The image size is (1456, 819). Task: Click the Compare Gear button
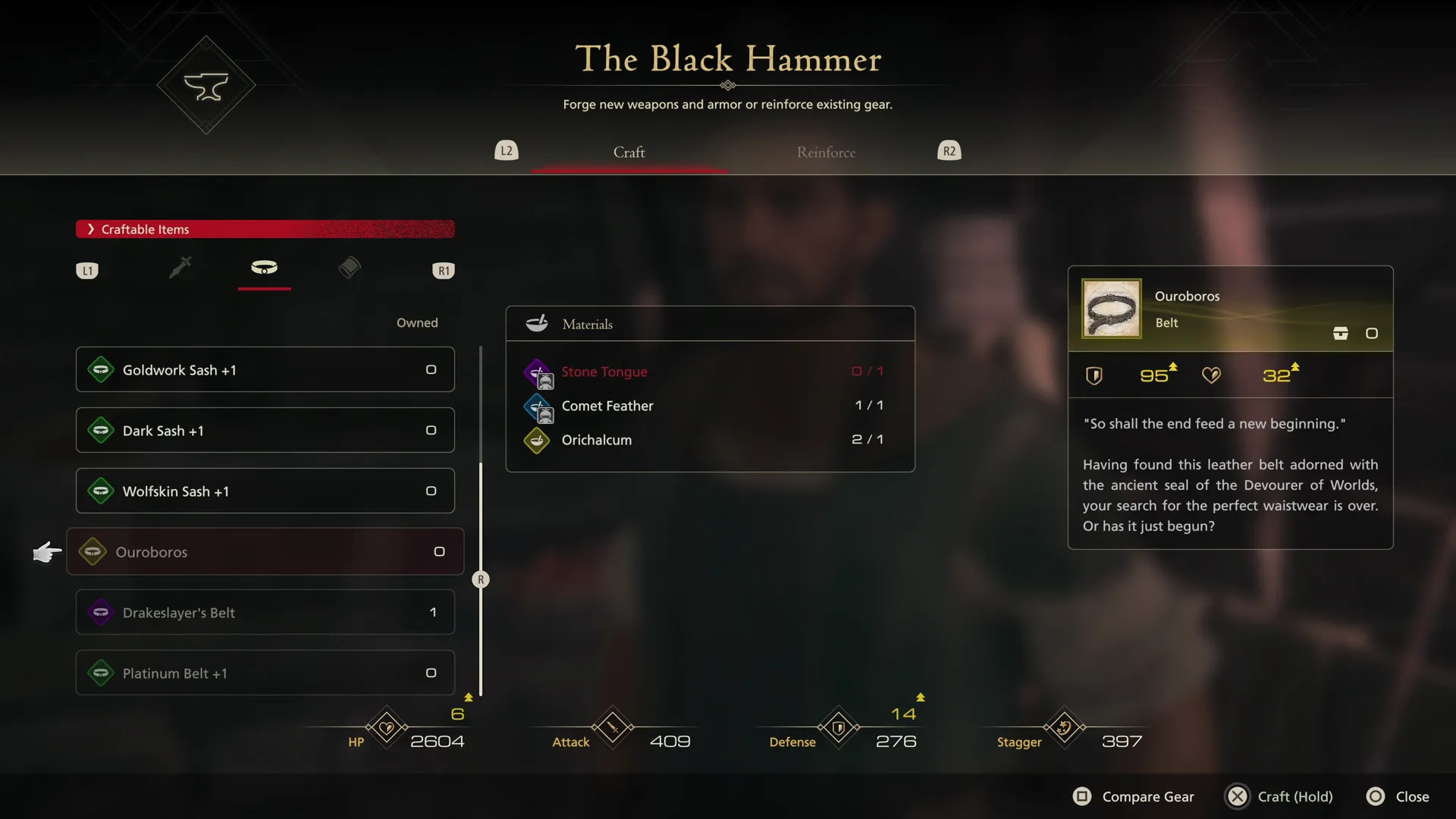click(1133, 796)
